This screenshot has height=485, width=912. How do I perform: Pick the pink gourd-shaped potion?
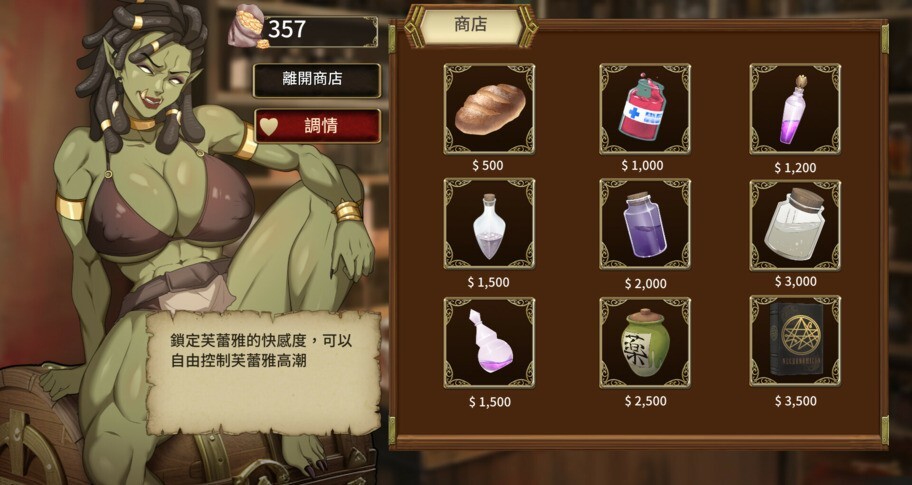(x=489, y=342)
